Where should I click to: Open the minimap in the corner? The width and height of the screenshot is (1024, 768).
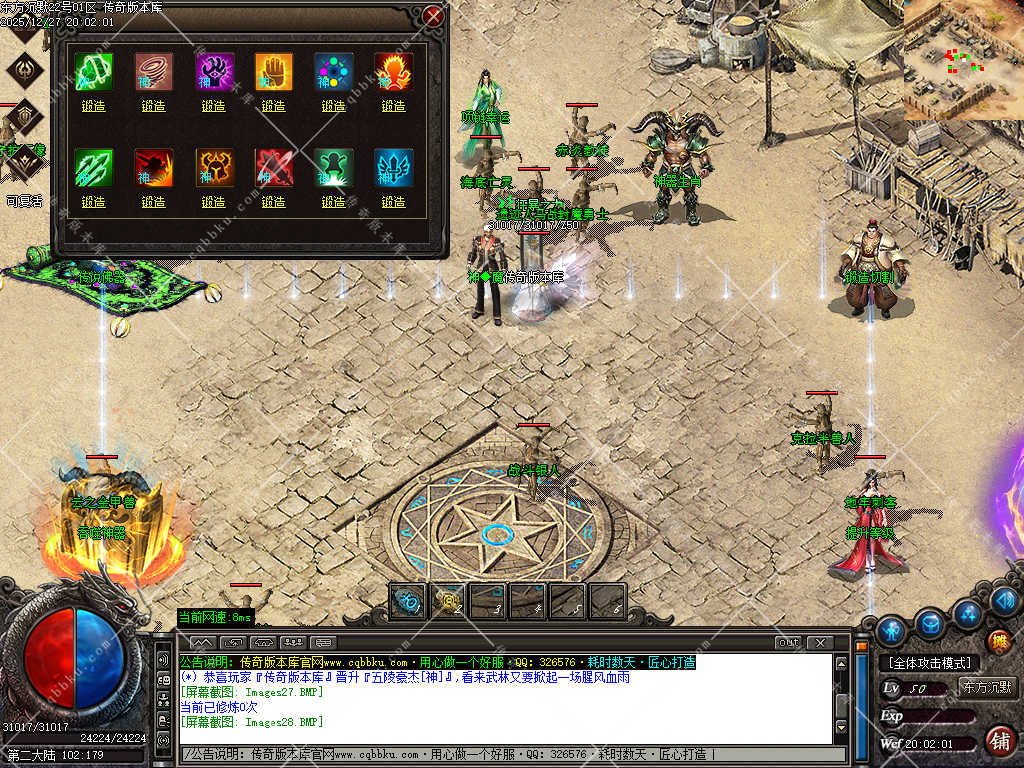pos(963,60)
